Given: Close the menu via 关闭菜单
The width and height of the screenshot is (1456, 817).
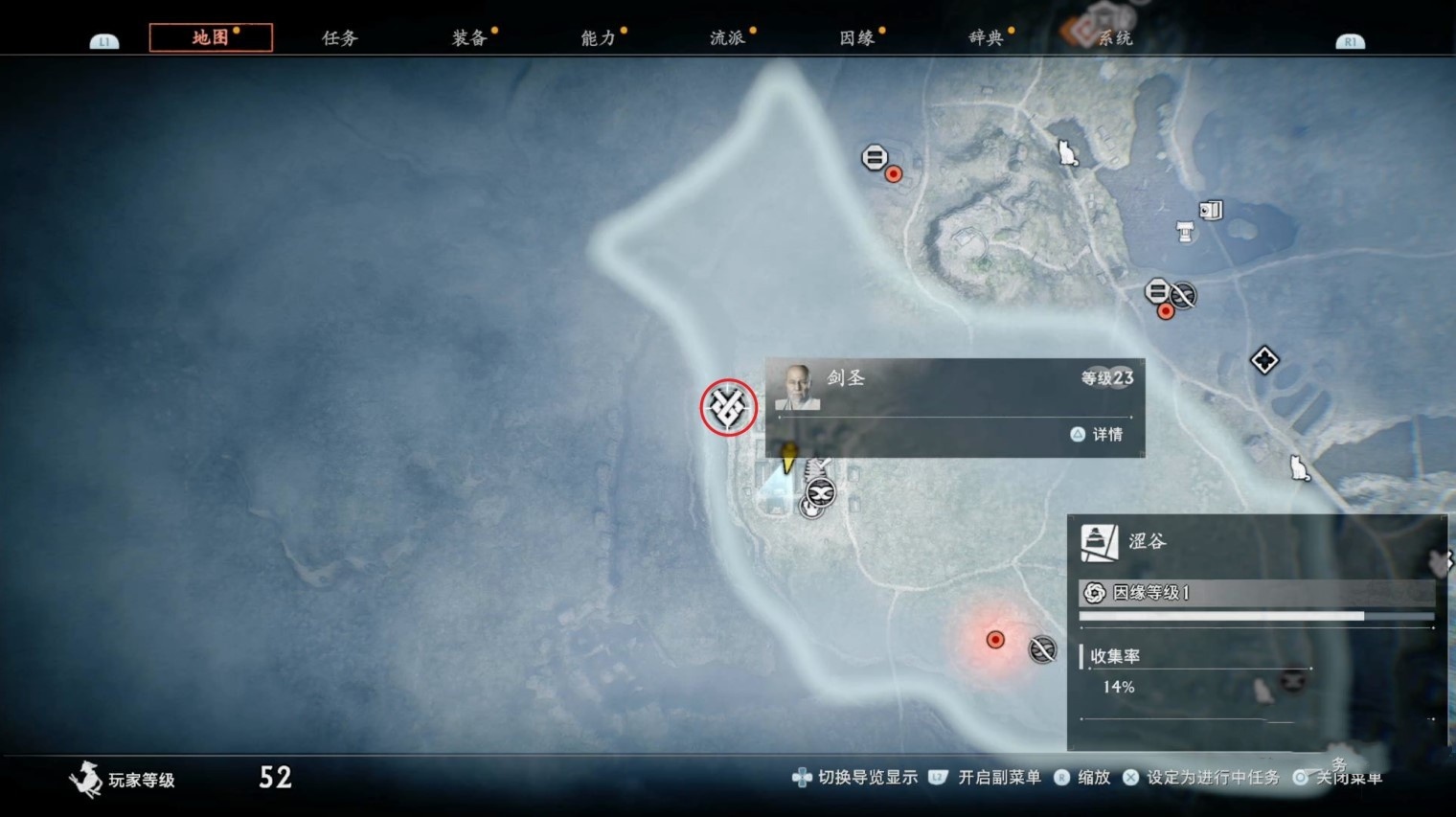Looking at the screenshot, I should click(1349, 778).
